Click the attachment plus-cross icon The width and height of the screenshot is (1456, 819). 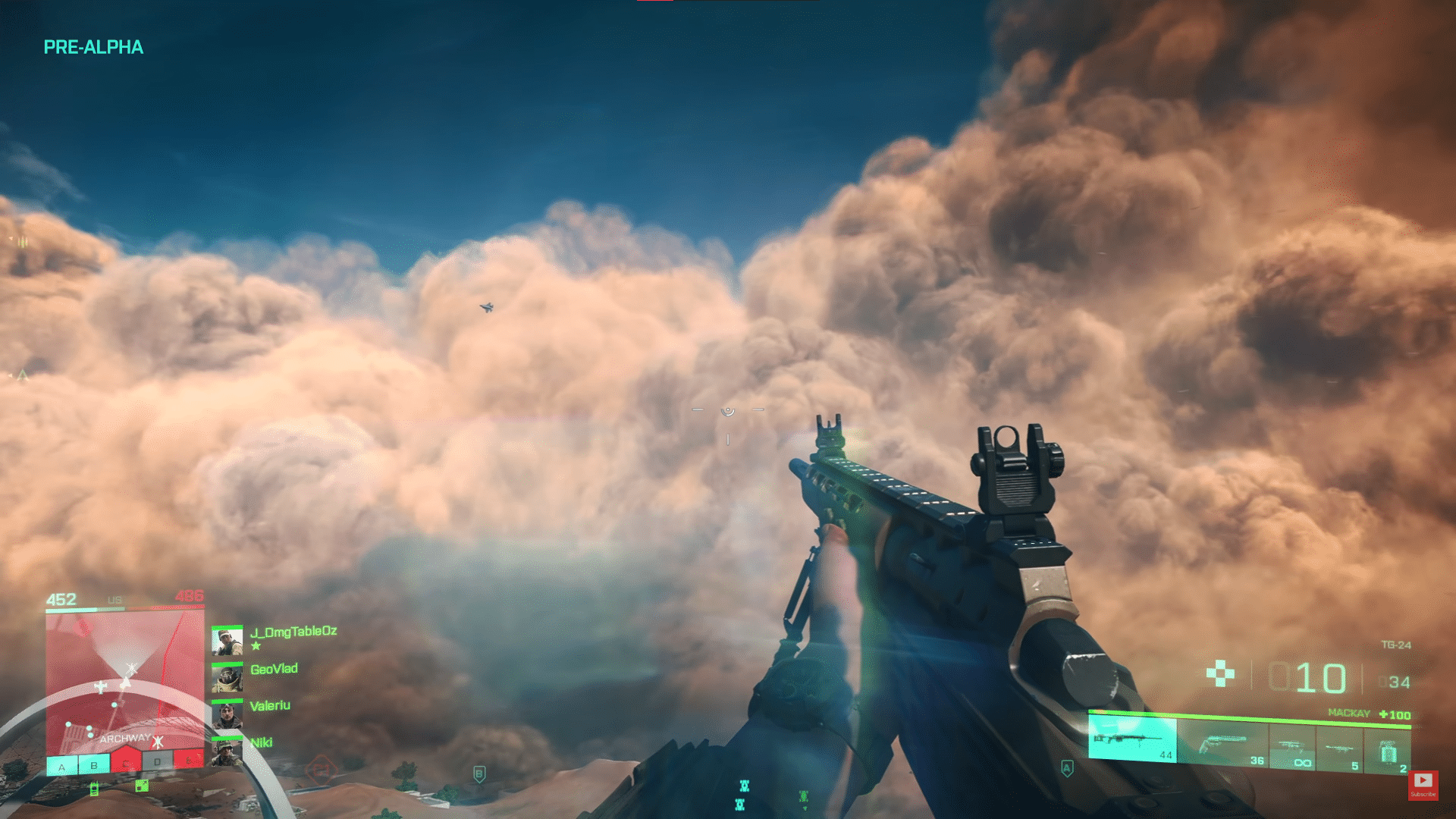tap(1220, 673)
